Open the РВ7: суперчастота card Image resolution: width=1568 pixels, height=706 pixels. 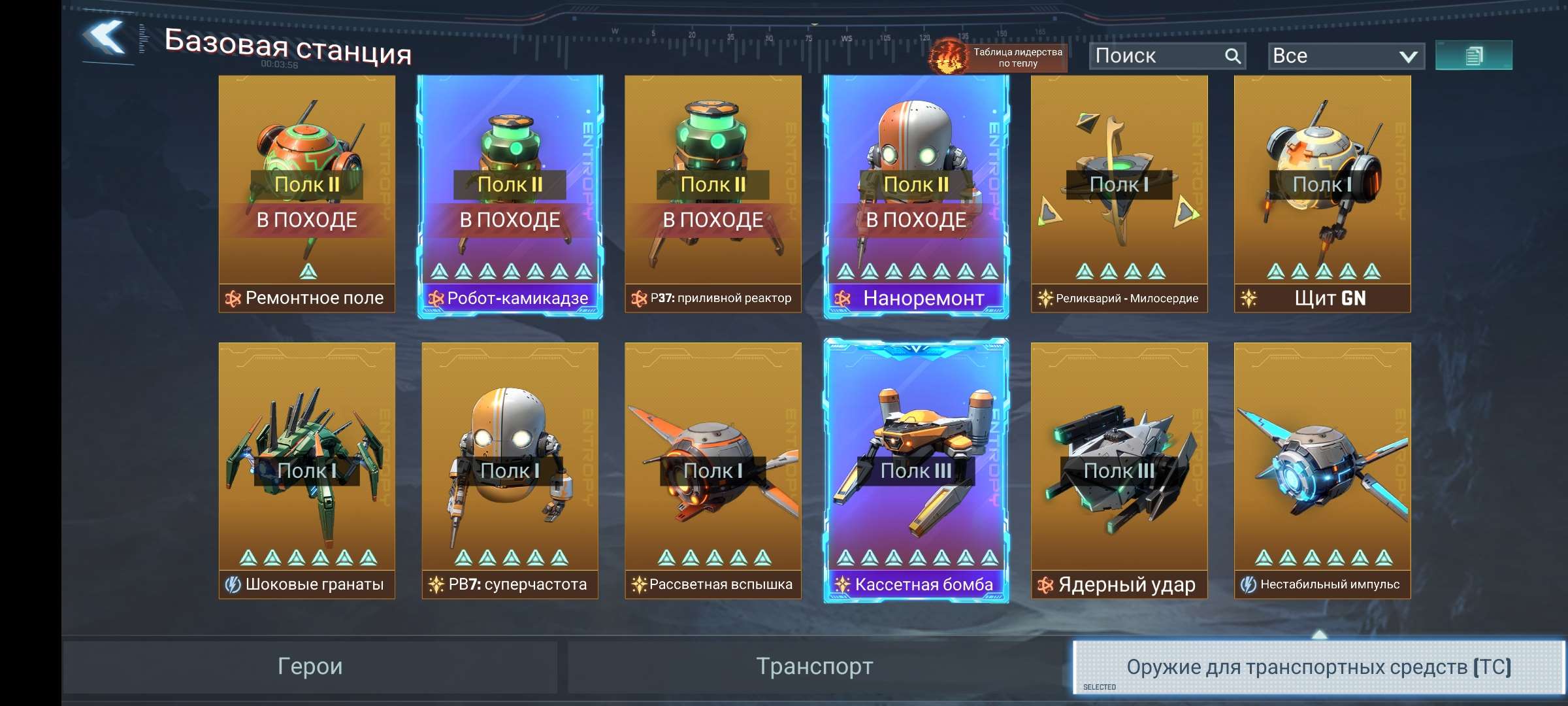point(510,471)
